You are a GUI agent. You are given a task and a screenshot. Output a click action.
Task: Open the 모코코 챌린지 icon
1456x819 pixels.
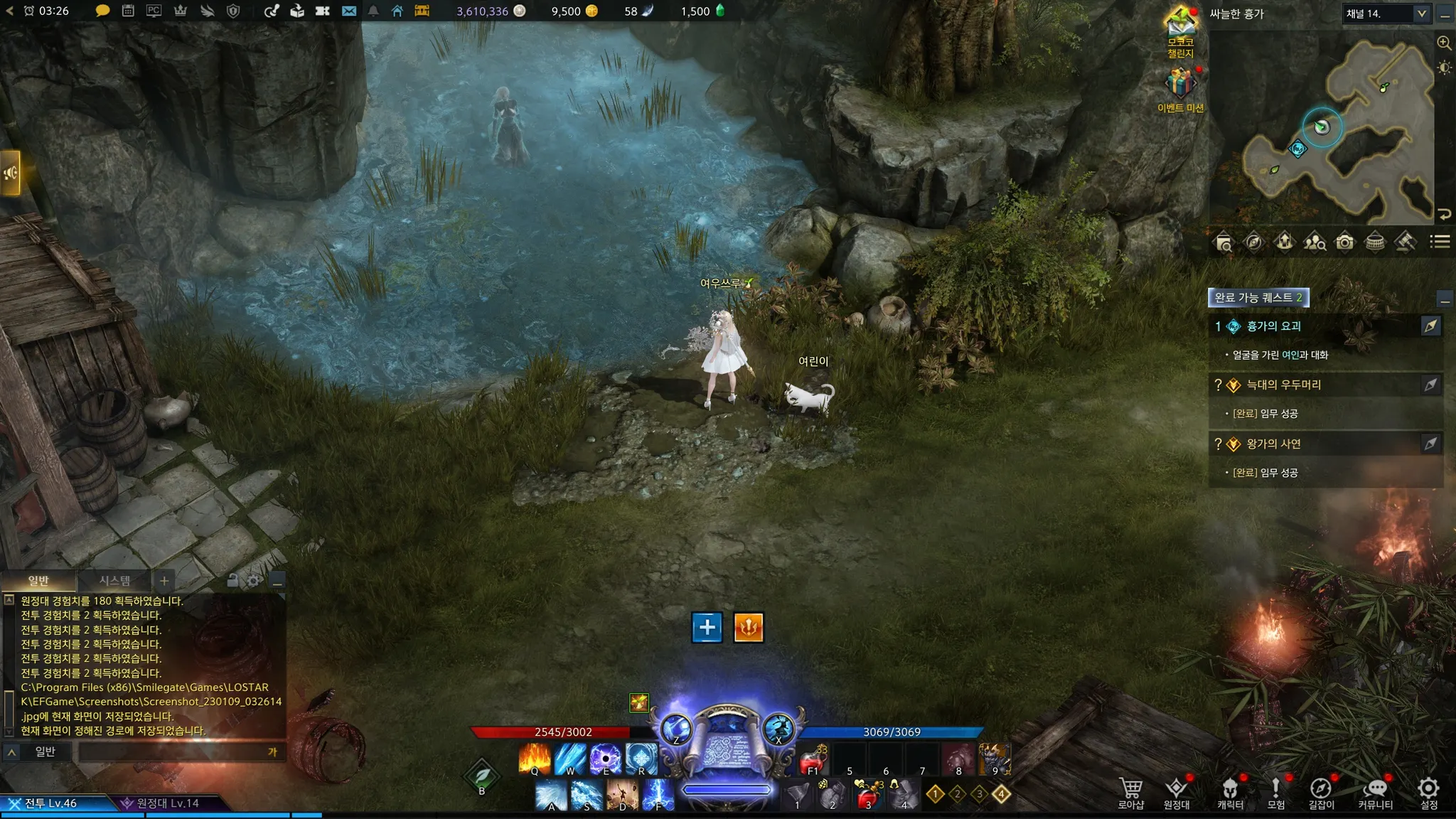tap(1180, 26)
